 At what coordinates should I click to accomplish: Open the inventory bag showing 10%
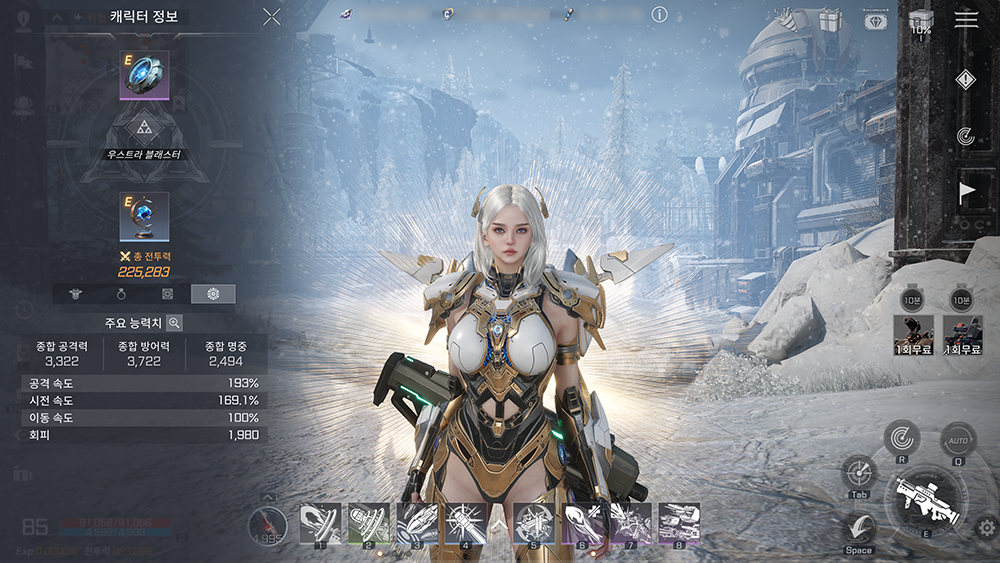click(x=921, y=20)
